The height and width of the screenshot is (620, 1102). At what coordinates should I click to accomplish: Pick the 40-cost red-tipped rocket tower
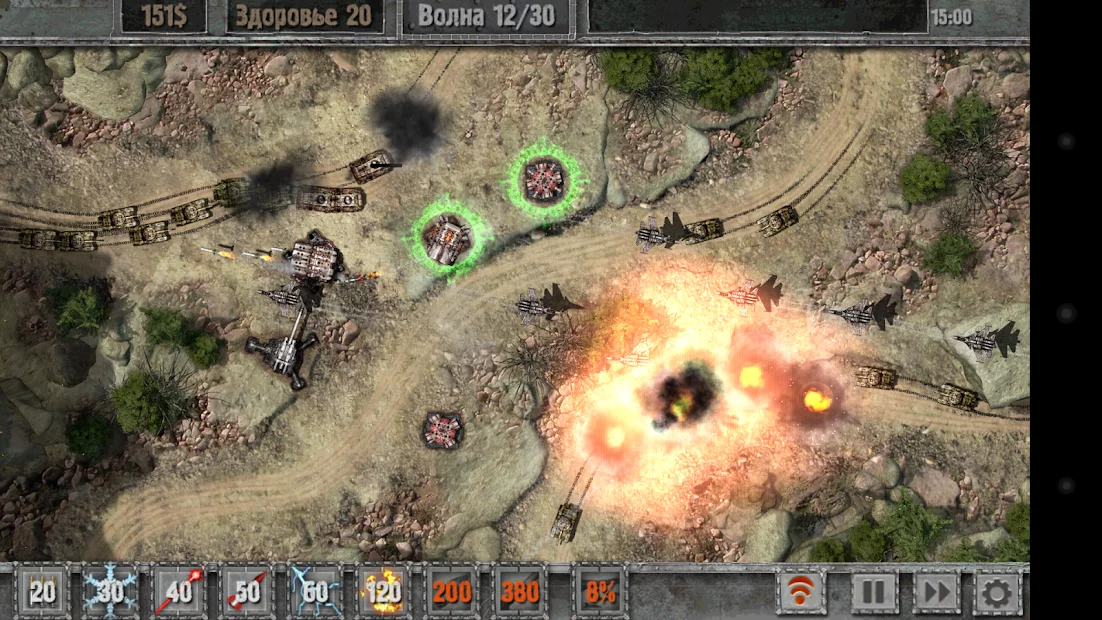(179, 592)
